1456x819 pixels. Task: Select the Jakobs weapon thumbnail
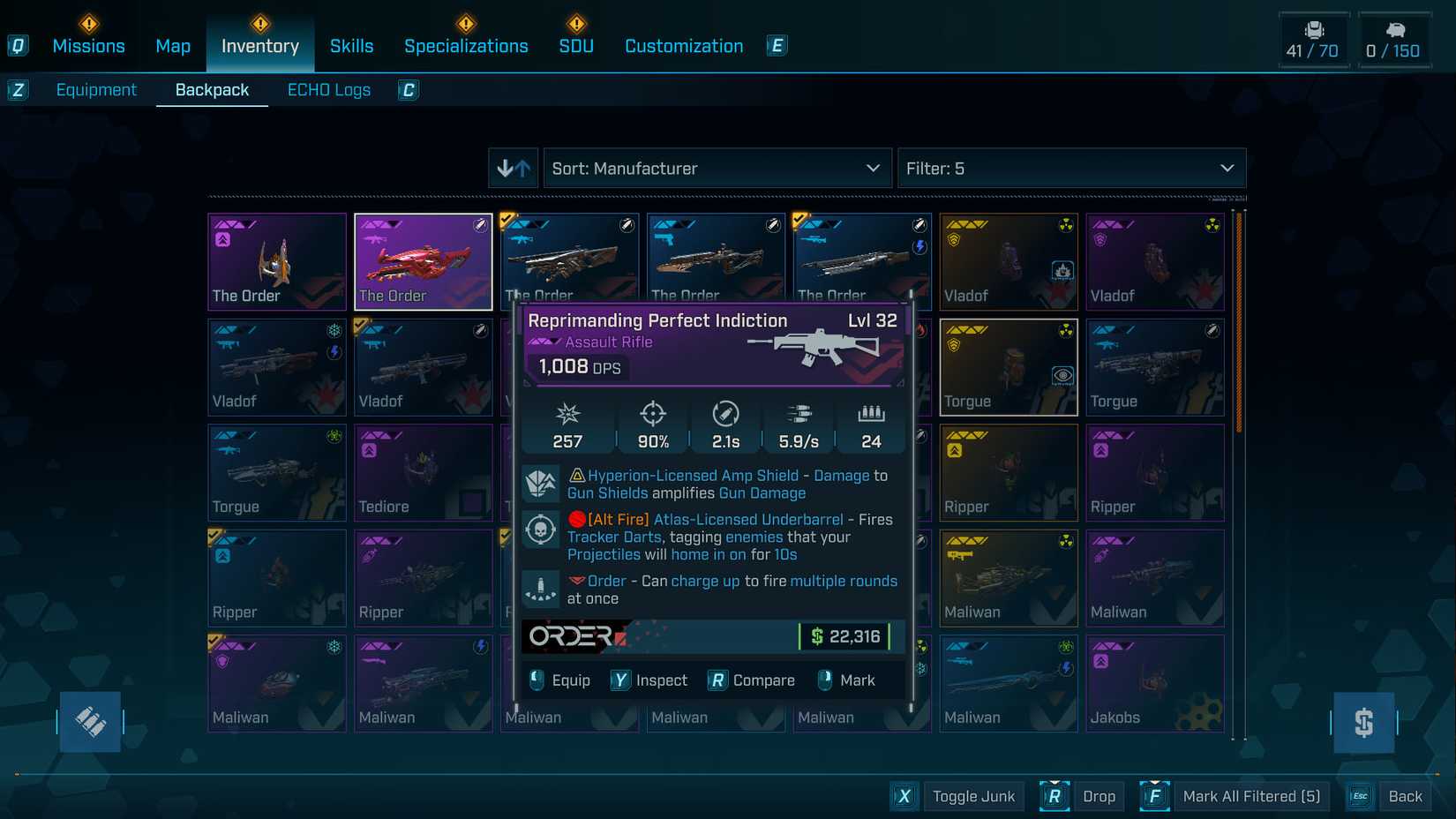click(x=1154, y=684)
